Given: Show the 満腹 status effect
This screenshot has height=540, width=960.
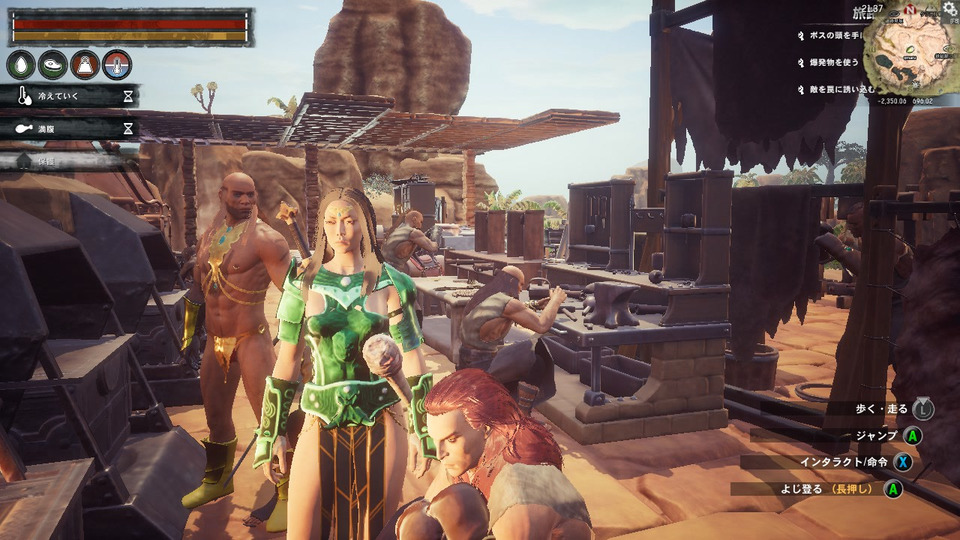Looking at the screenshot, I should [x=70, y=128].
